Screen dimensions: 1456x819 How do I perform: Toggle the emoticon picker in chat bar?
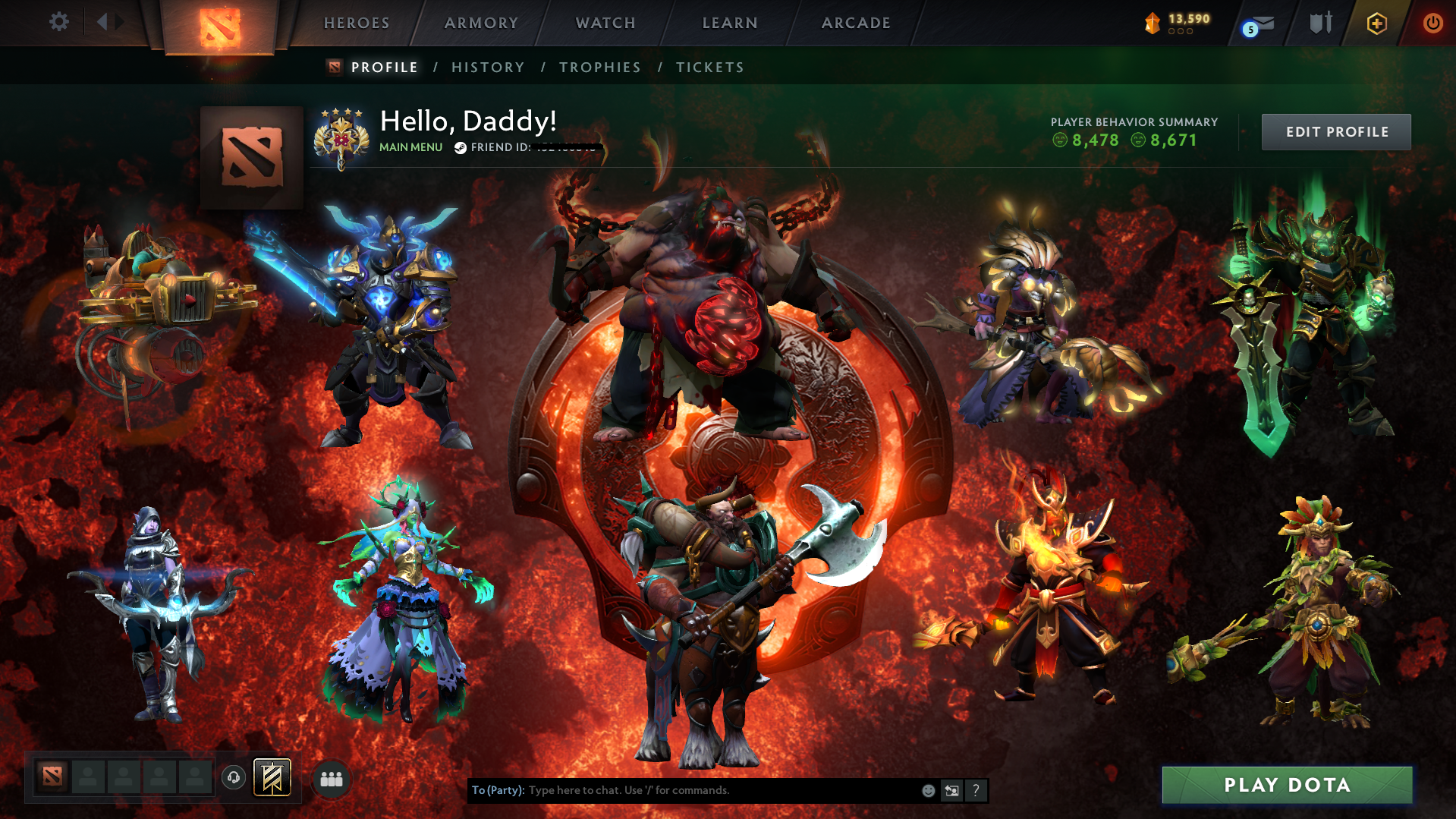pyautogui.click(x=928, y=790)
